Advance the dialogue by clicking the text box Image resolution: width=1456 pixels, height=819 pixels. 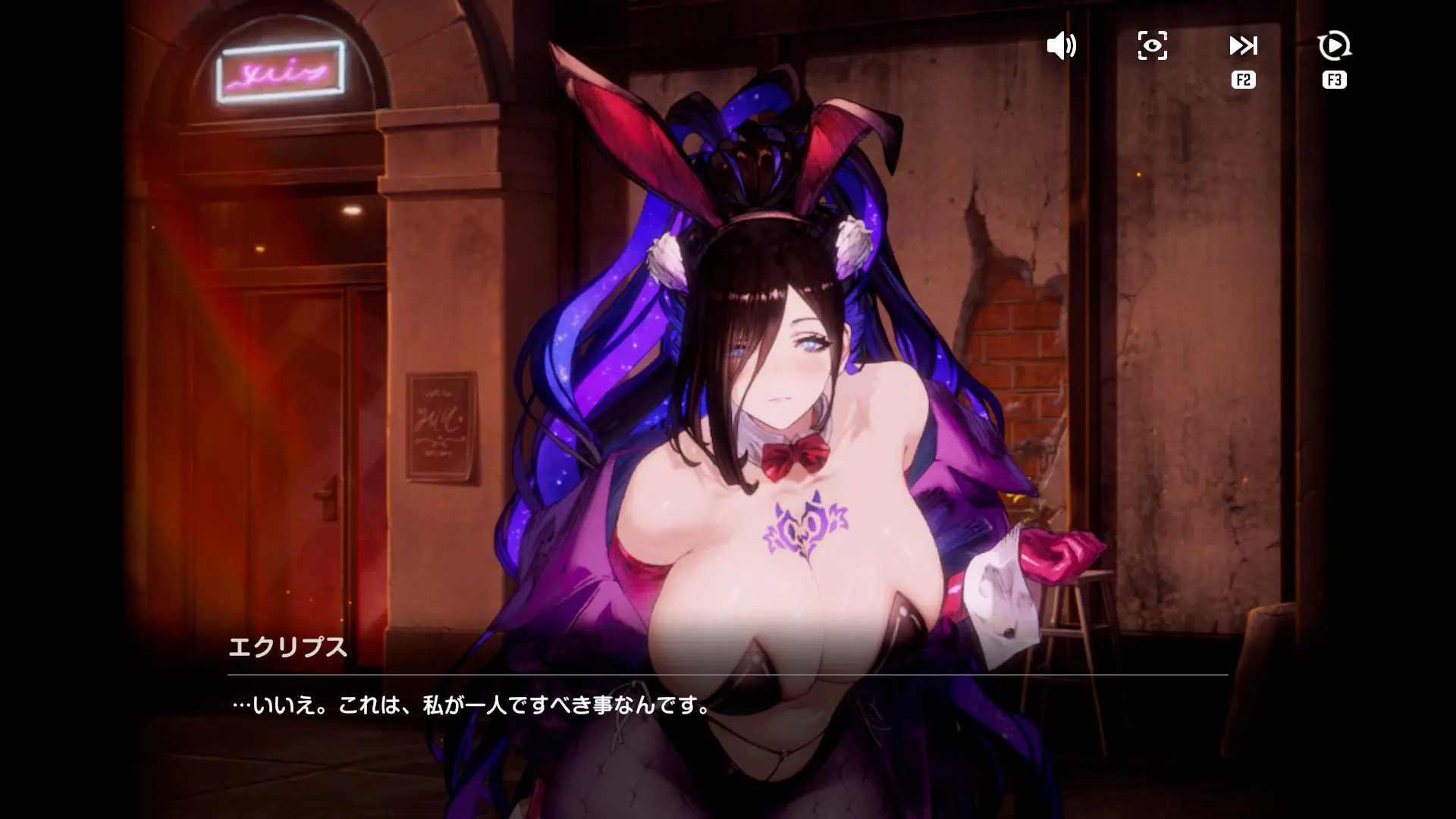point(726,706)
